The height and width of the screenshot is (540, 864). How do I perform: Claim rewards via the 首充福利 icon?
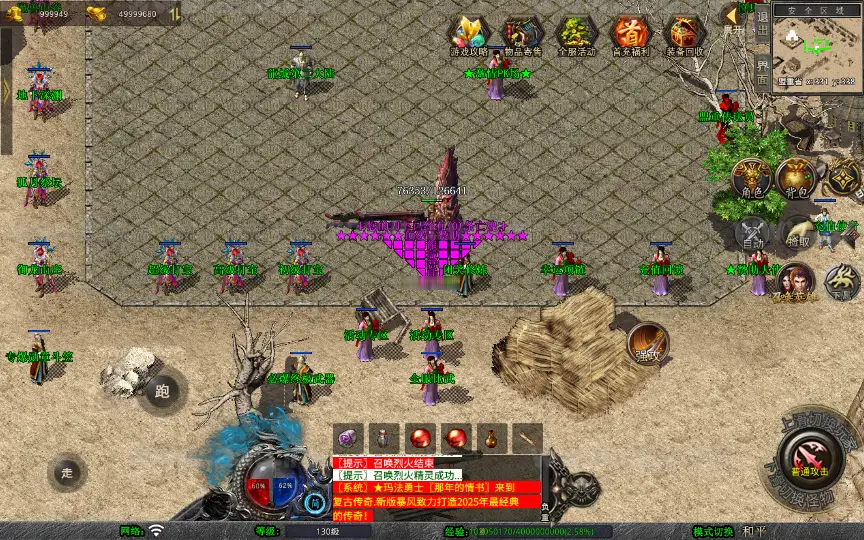630,35
